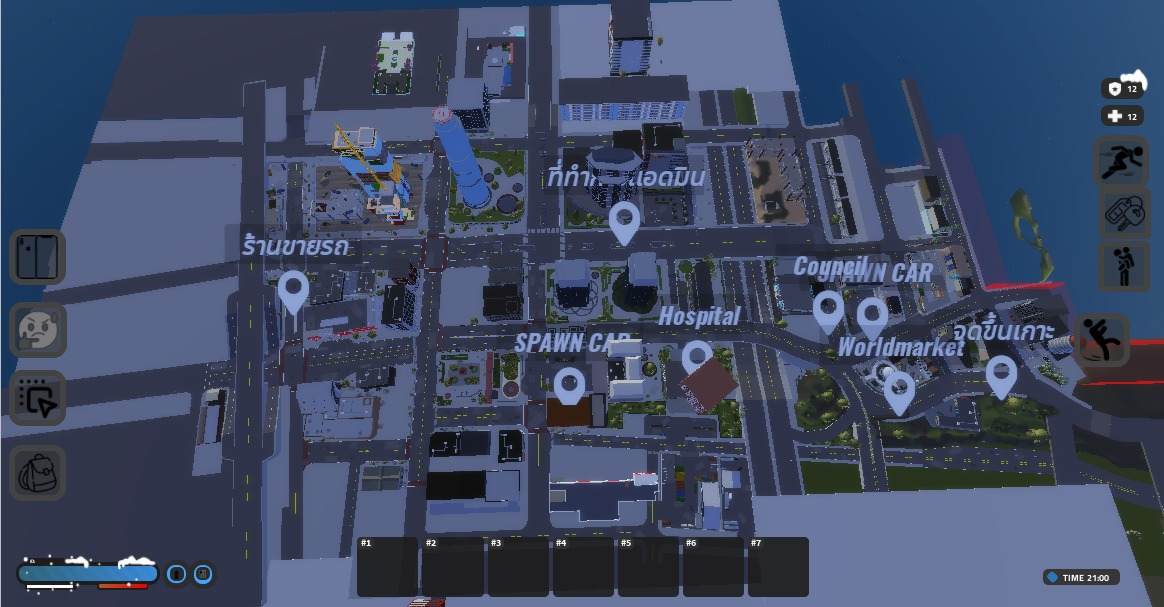This screenshot has height=607, width=1164.
Task: Select hotbar slot #1
Action: click(x=388, y=567)
